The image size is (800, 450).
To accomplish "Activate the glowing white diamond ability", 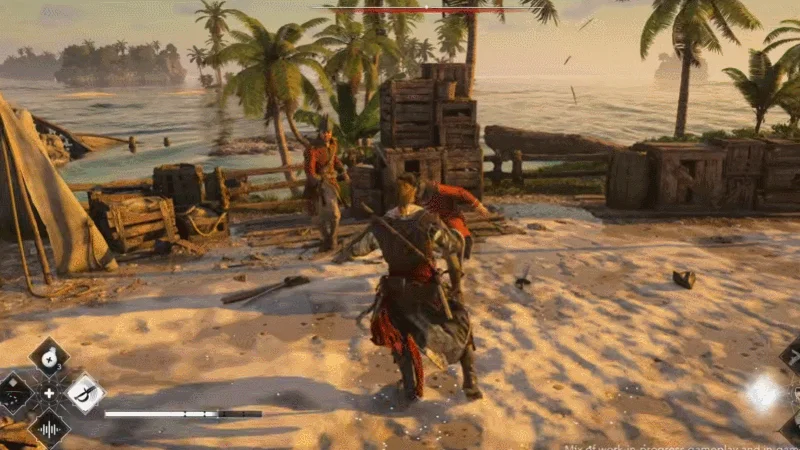I will [x=763, y=393].
